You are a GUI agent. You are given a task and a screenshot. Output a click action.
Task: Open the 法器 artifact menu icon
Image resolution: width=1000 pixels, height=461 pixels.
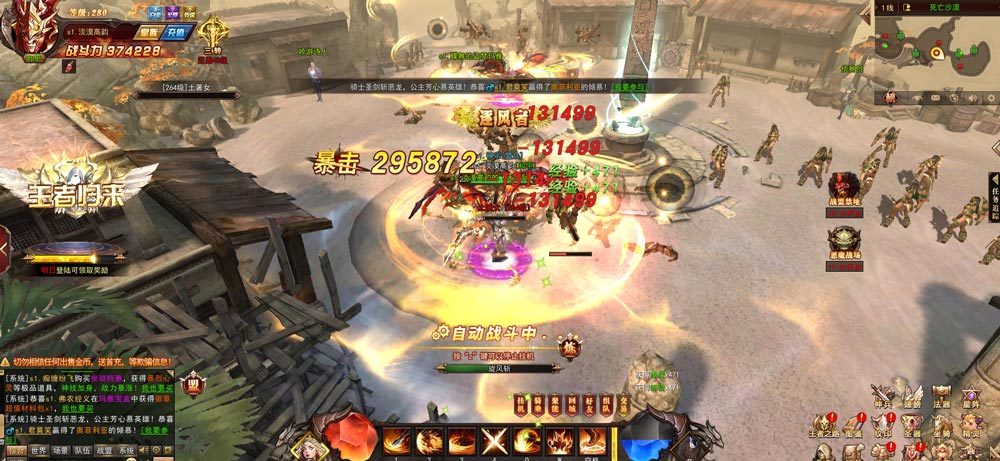(x=941, y=396)
